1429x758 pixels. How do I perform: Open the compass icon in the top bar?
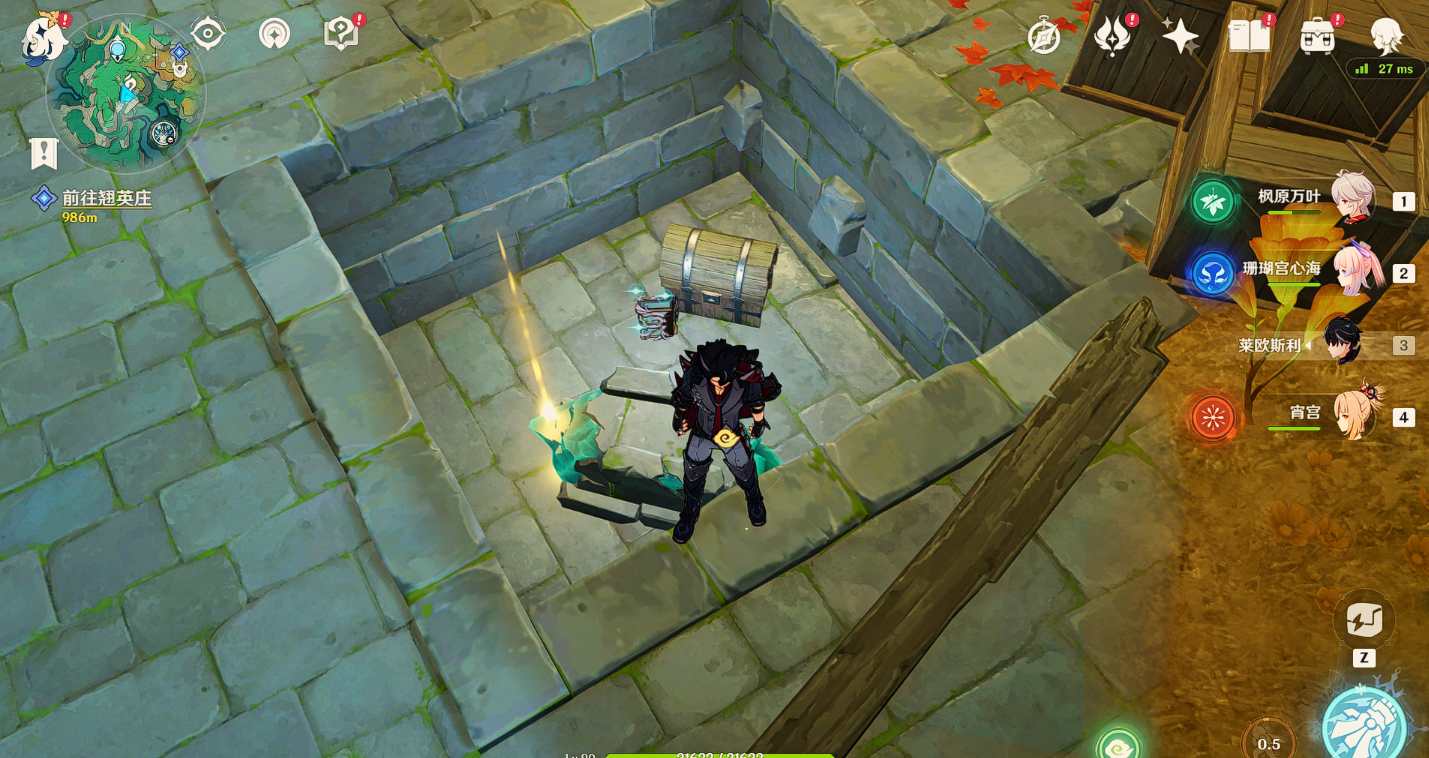[1043, 38]
